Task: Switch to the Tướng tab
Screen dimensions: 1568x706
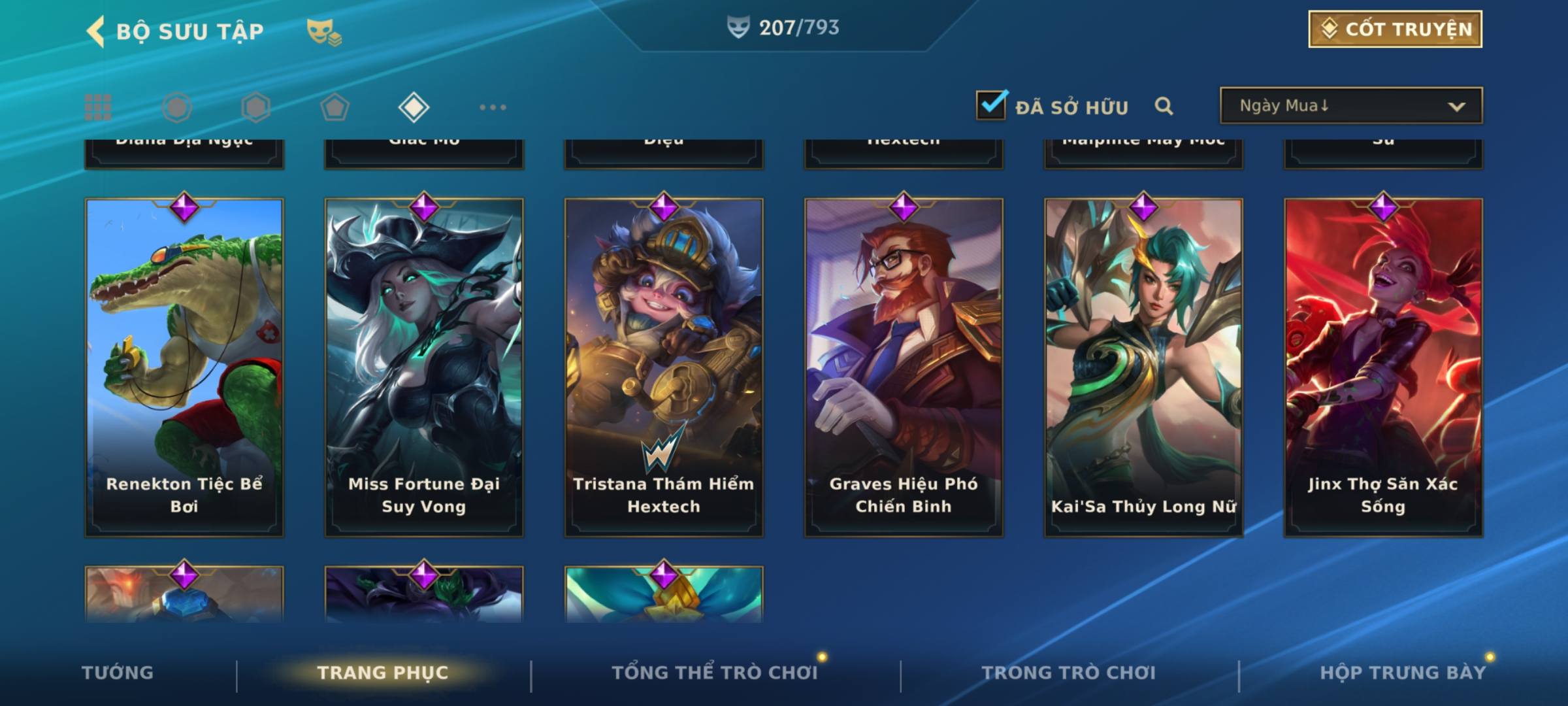Action: pyautogui.click(x=118, y=673)
